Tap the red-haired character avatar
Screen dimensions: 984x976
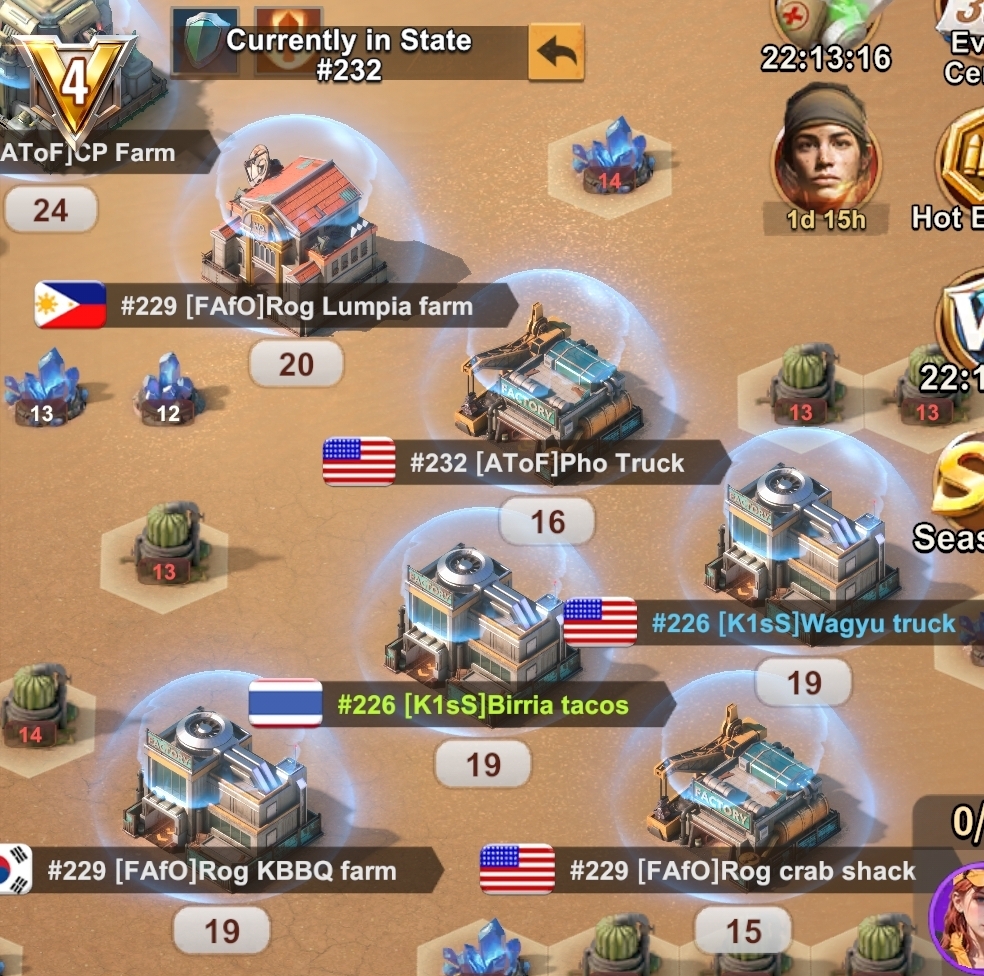pos(958,918)
